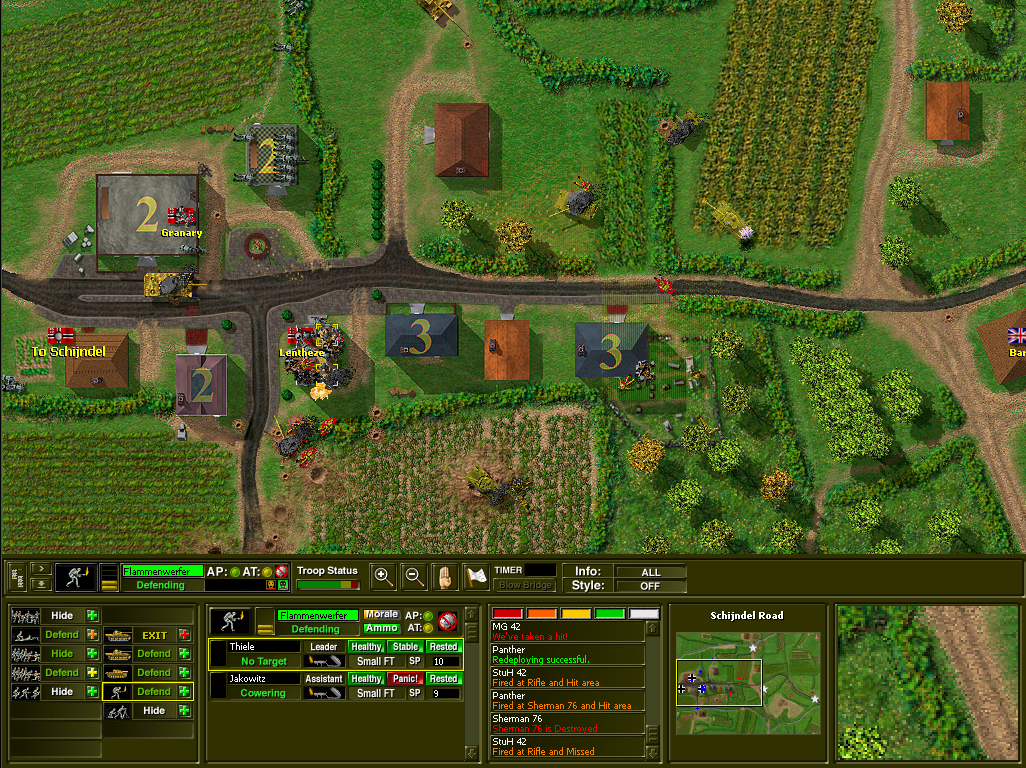This screenshot has height=768, width=1026.
Task: Click the zoom-in magnifier button
Action: point(383,575)
